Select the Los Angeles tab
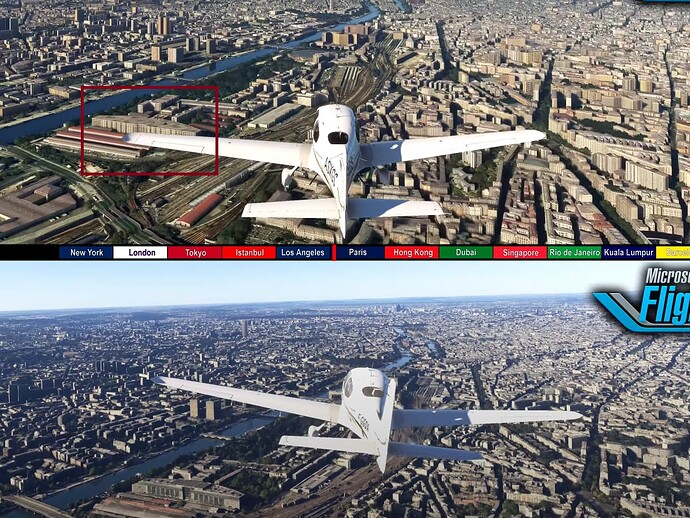This screenshot has height=518, width=690. pos(303,253)
